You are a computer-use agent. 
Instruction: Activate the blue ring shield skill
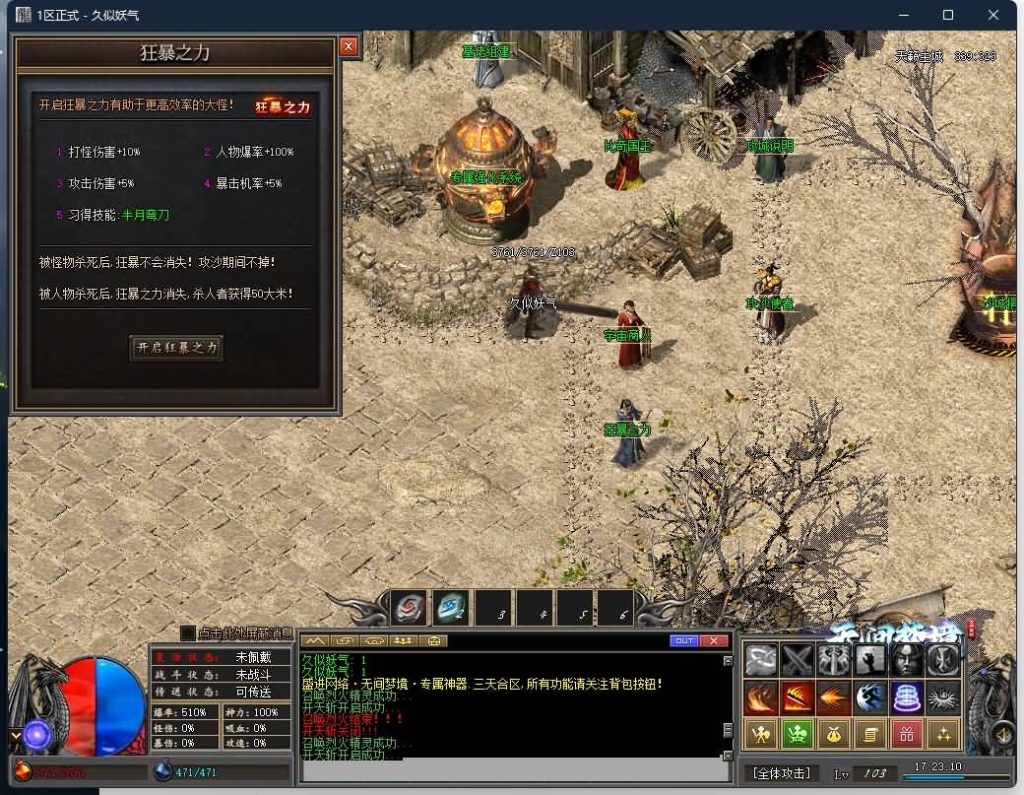tap(906, 697)
